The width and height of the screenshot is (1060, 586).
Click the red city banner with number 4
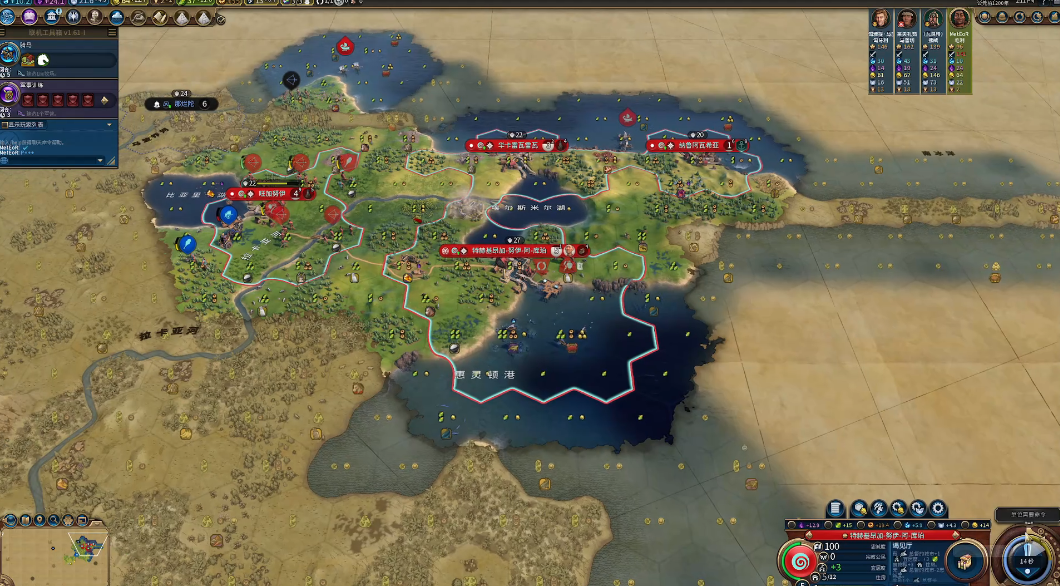pyautogui.click(x=270, y=194)
